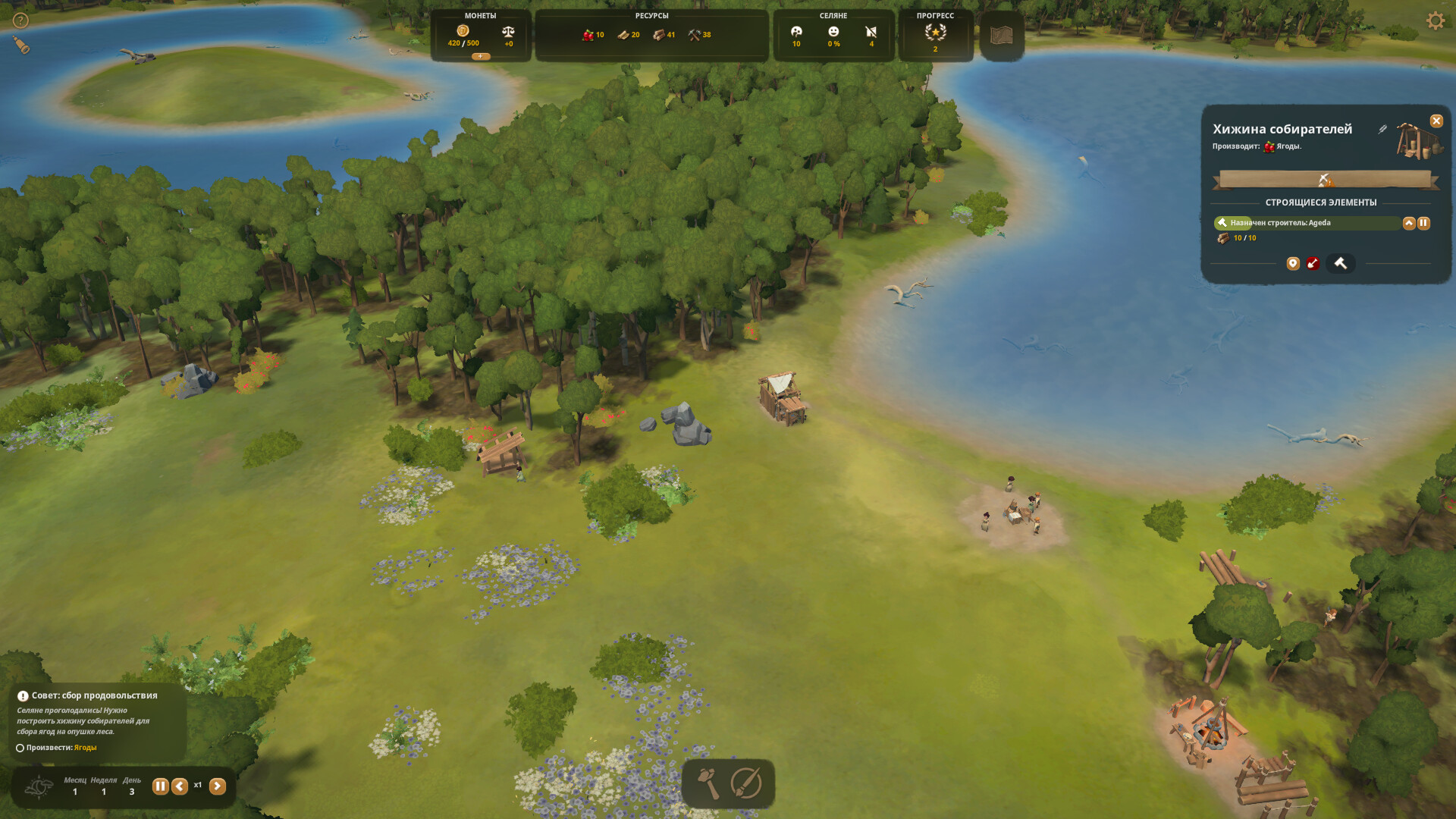Viewport: 1456px width, 819px height.
Task: Activate the spyglass tool
Action: tap(21, 45)
